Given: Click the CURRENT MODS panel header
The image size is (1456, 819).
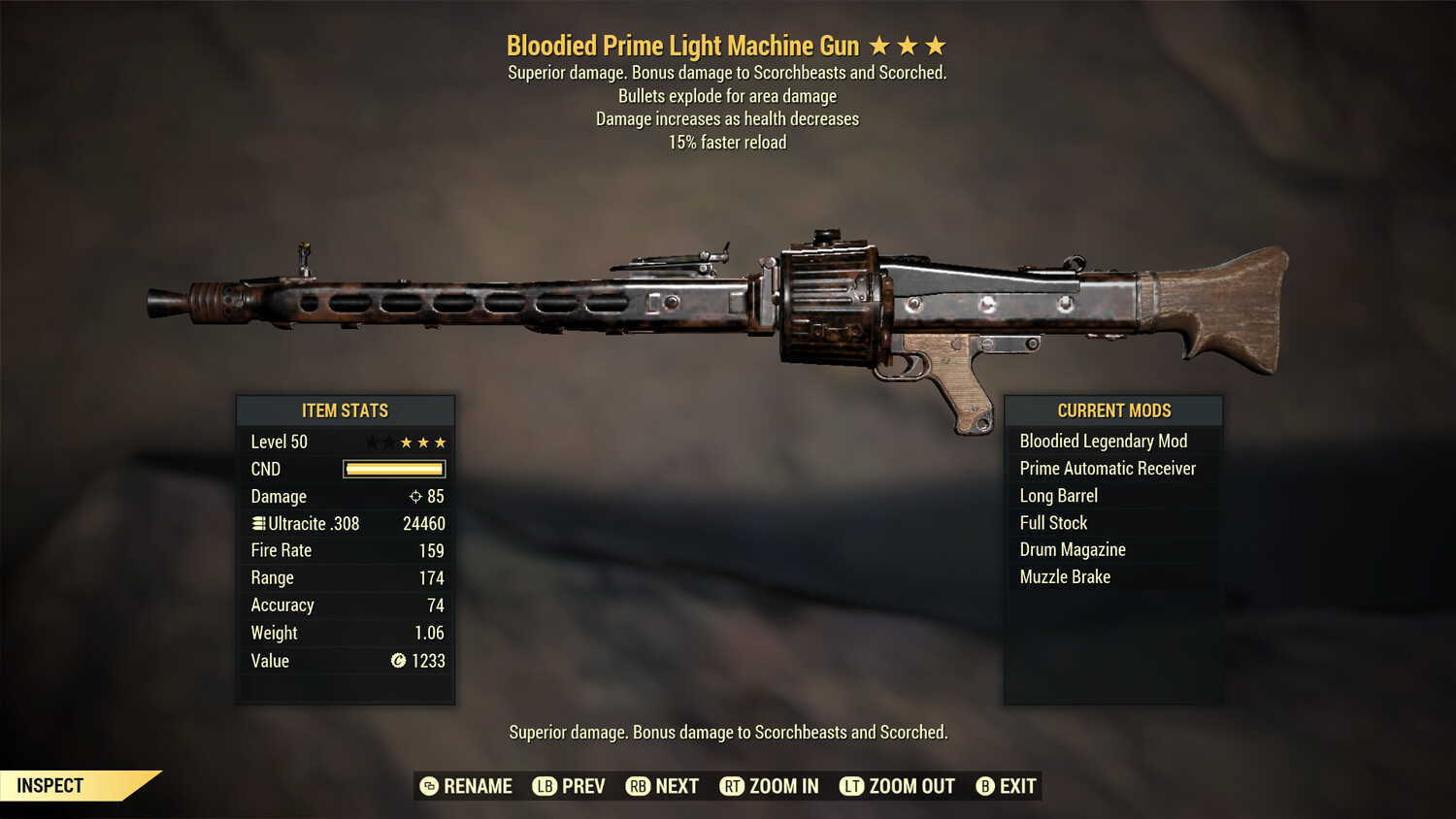Looking at the screenshot, I should pos(1112,410).
